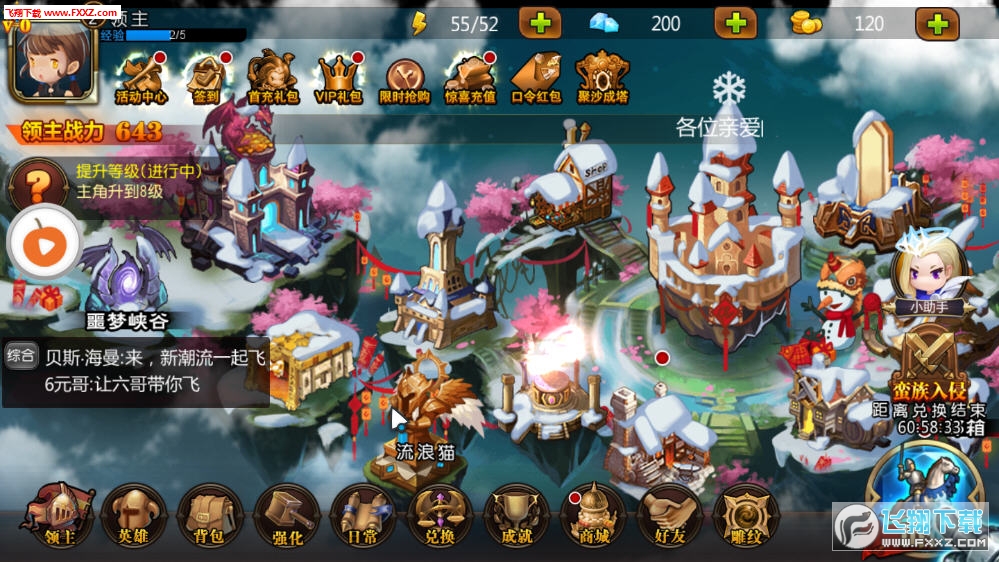Add gold coins with the plus button
999x562 pixels.
(937, 24)
